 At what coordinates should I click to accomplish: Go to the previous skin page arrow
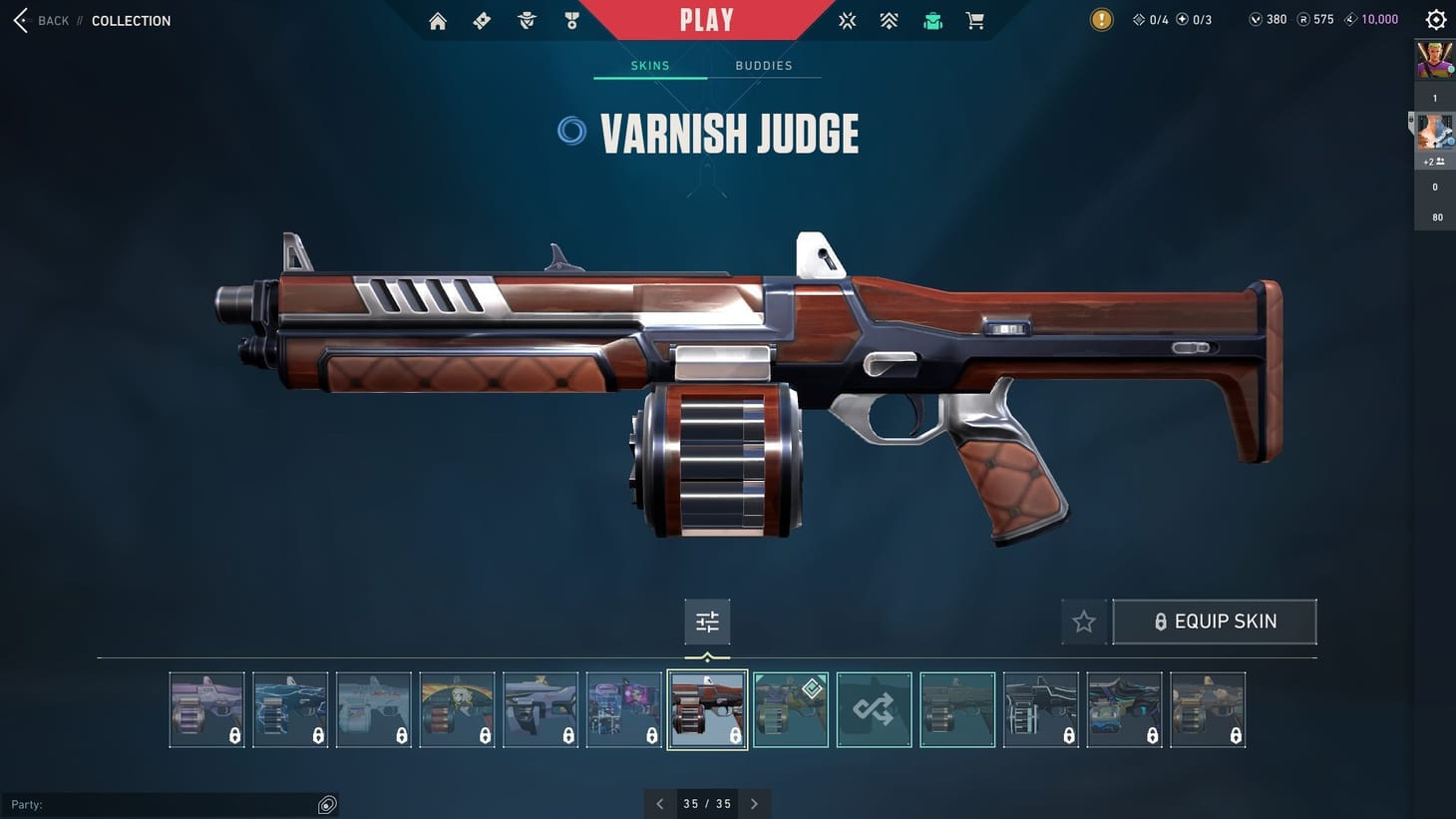coord(659,803)
